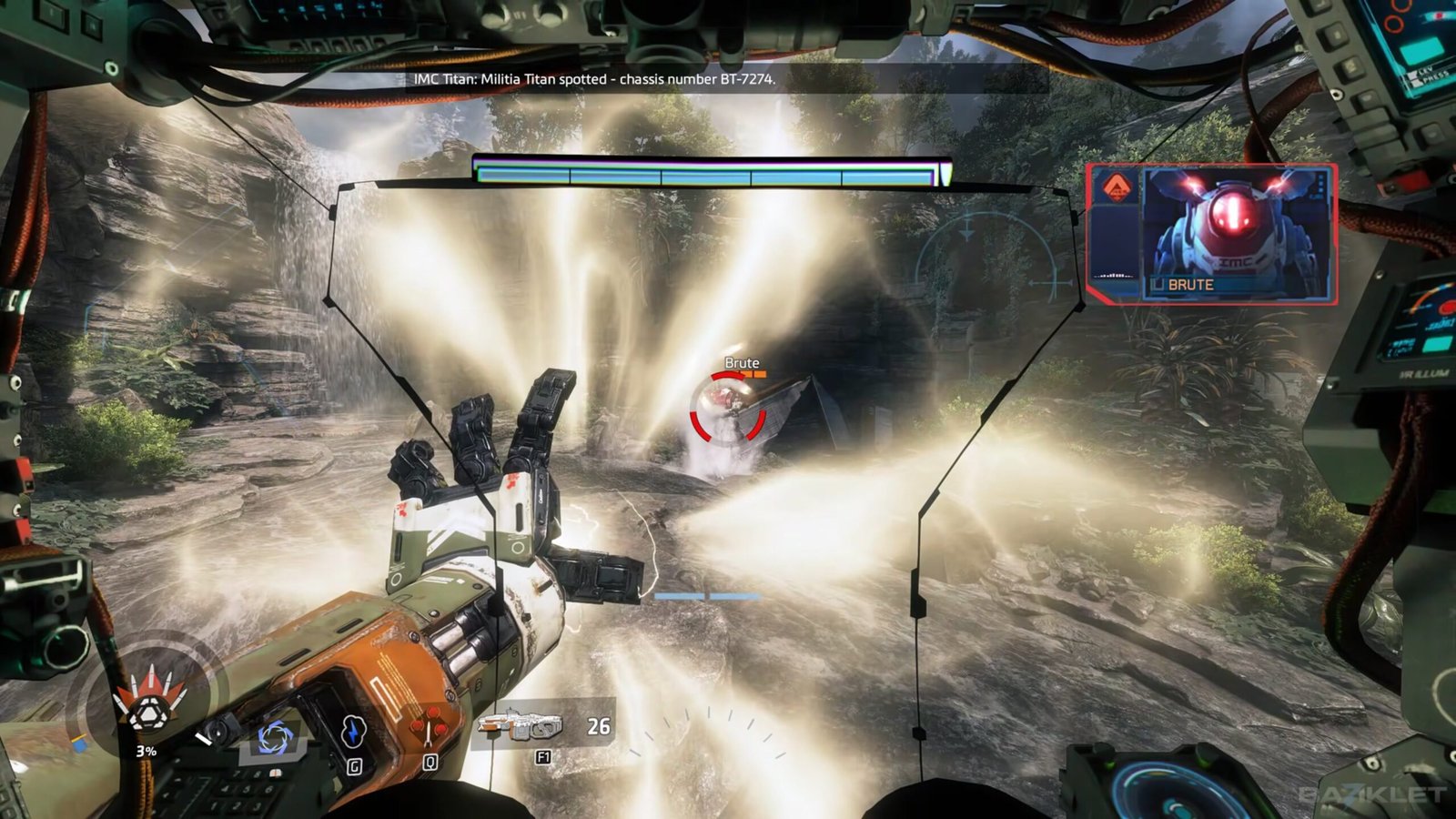Screen dimensions: 1456x819
Task: Select the XO-16 chaingun weapon icon
Action: point(521,725)
